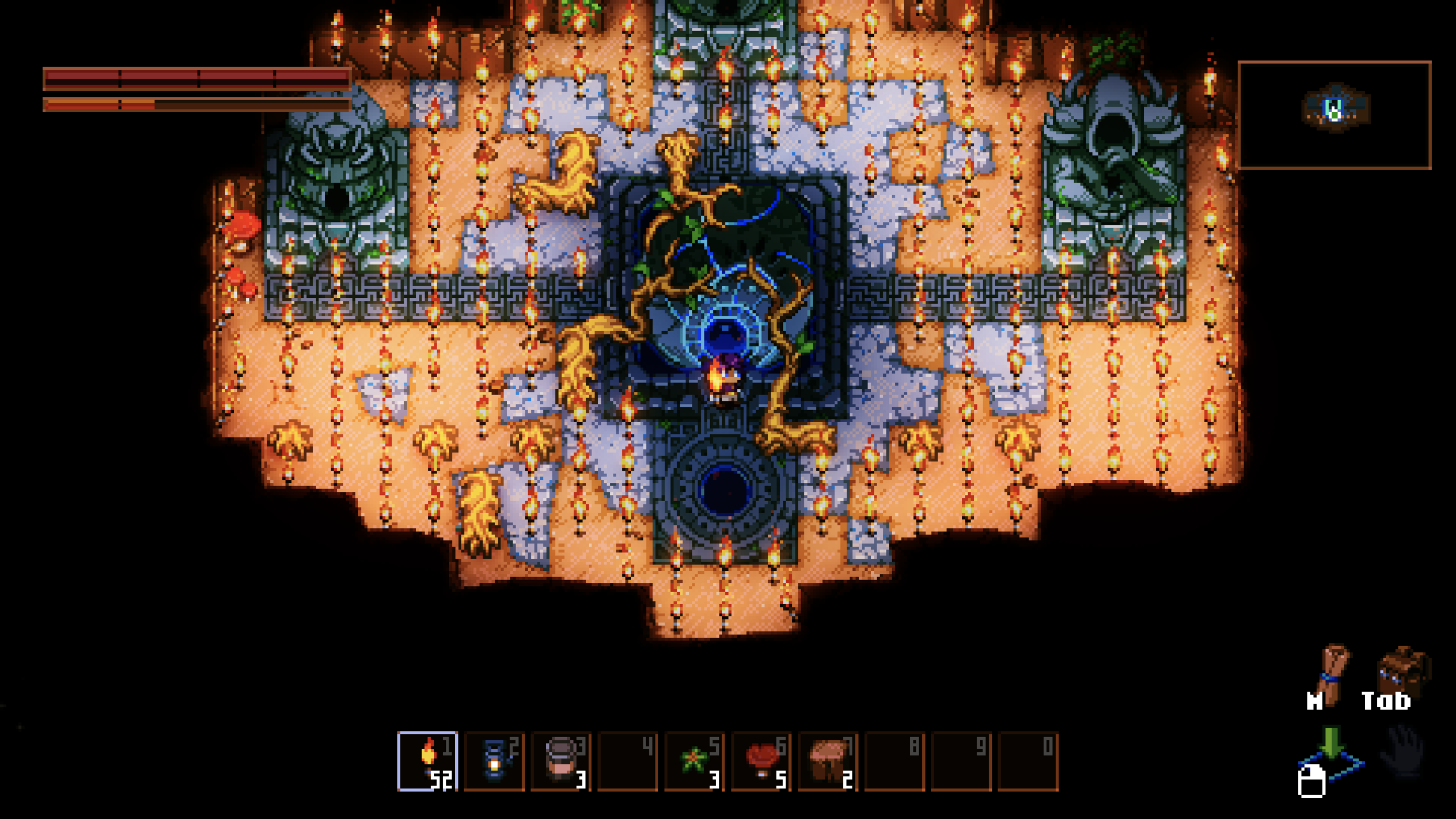Choose the wooden stump item slot

pyautogui.click(x=828, y=761)
